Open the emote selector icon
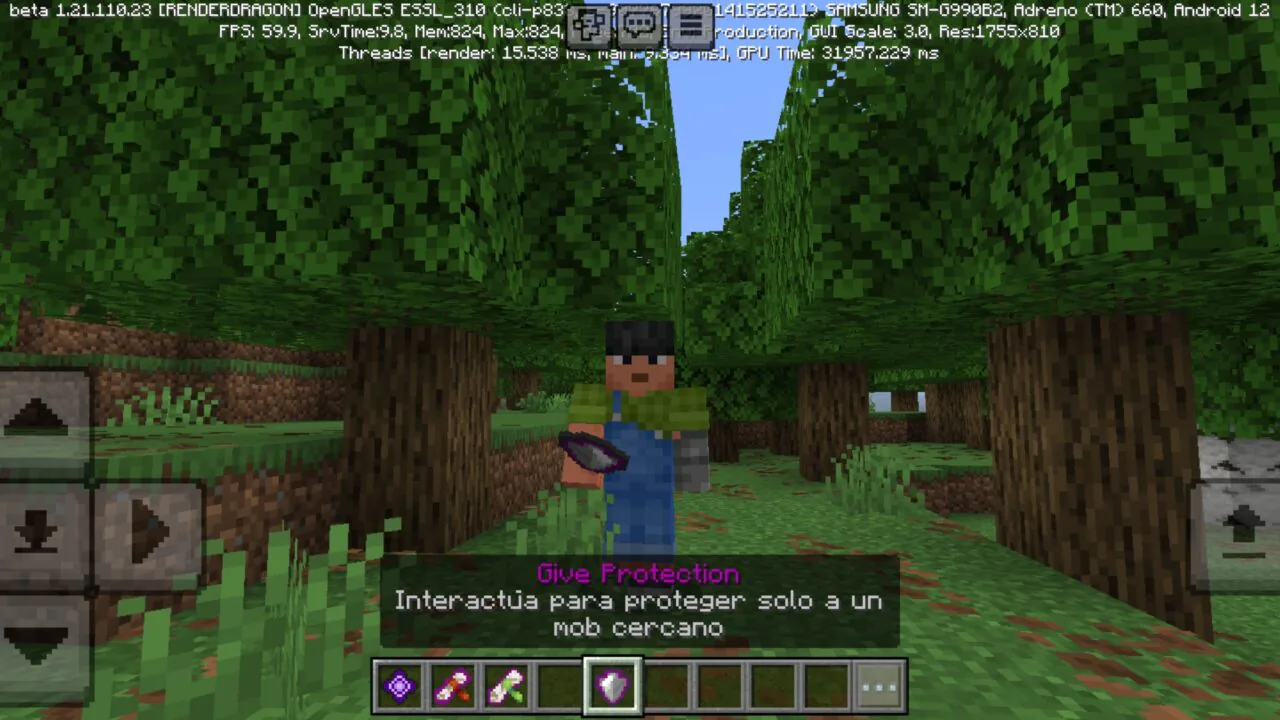 click(x=588, y=27)
